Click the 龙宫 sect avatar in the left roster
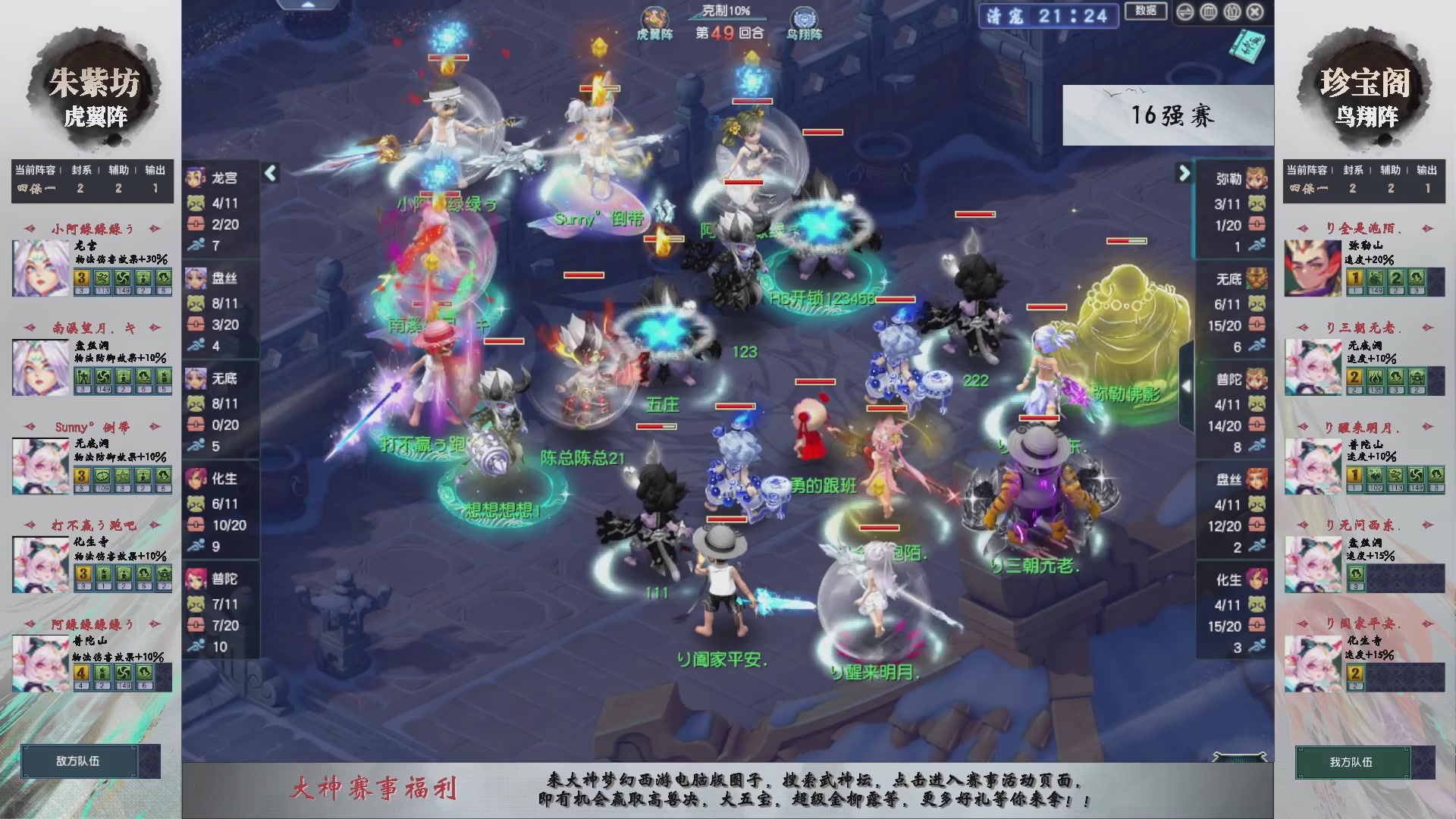1456x819 pixels. tap(196, 177)
